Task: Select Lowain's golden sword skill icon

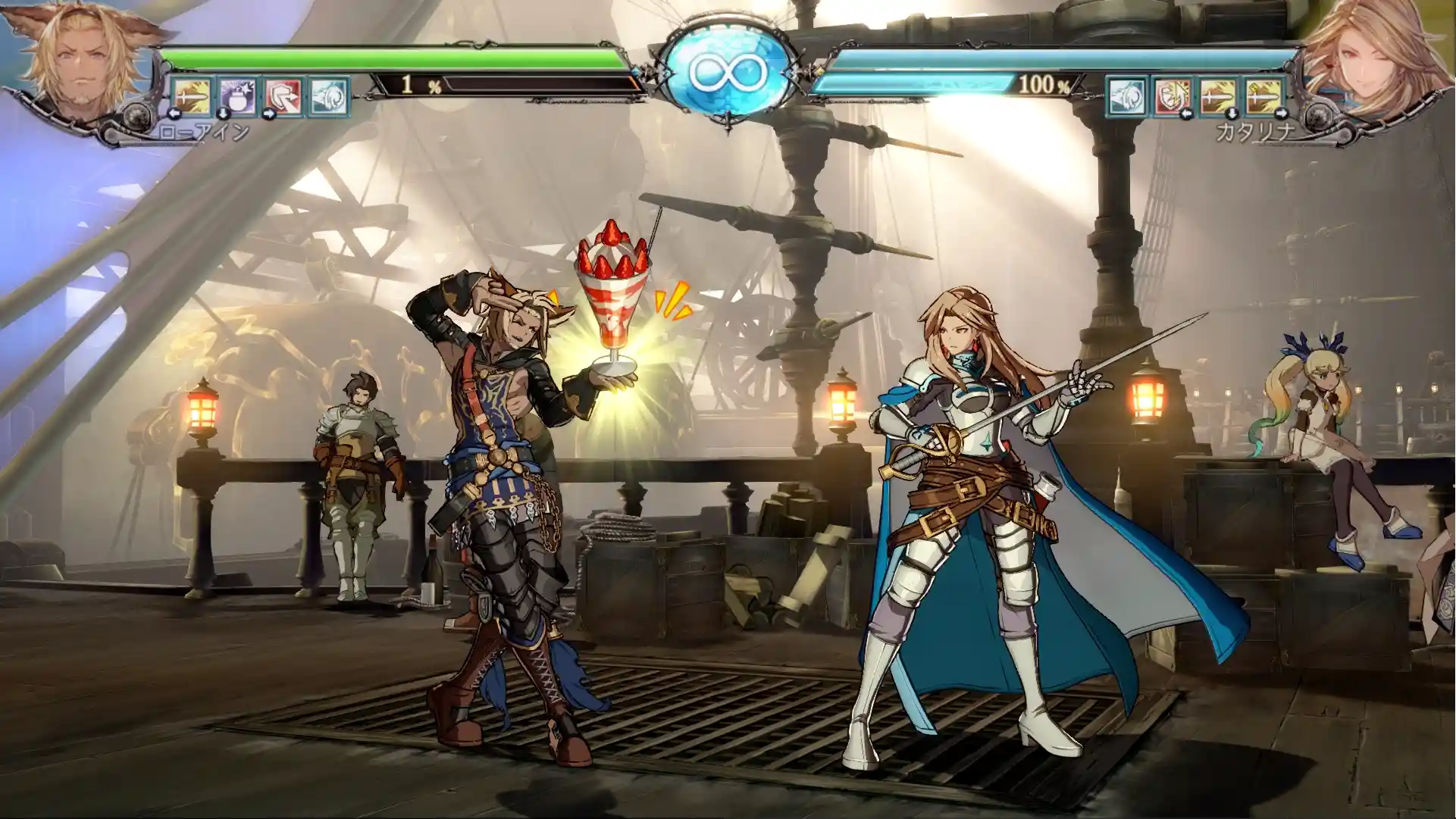Action: click(x=192, y=96)
